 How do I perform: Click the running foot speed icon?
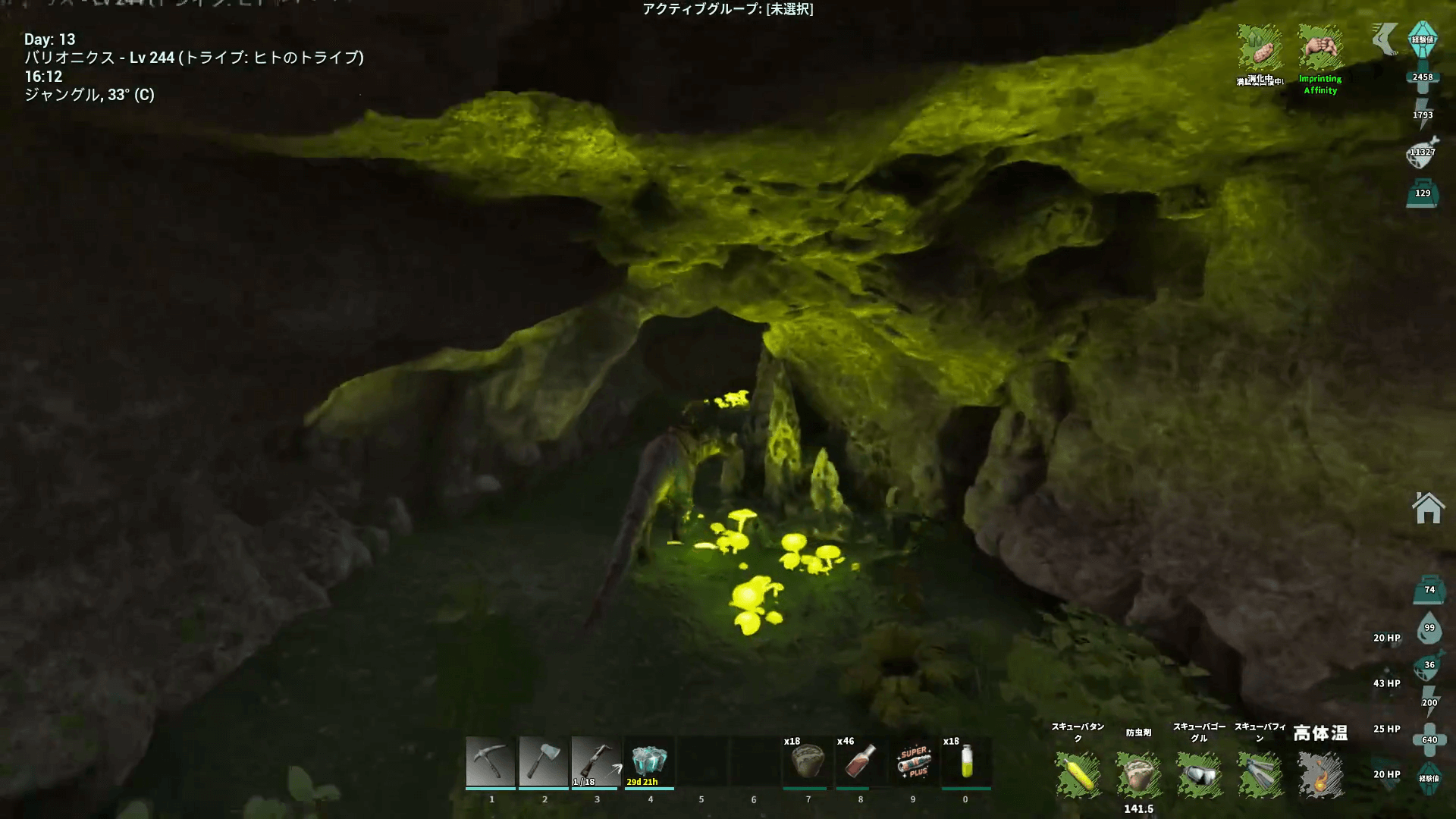[x=1385, y=38]
